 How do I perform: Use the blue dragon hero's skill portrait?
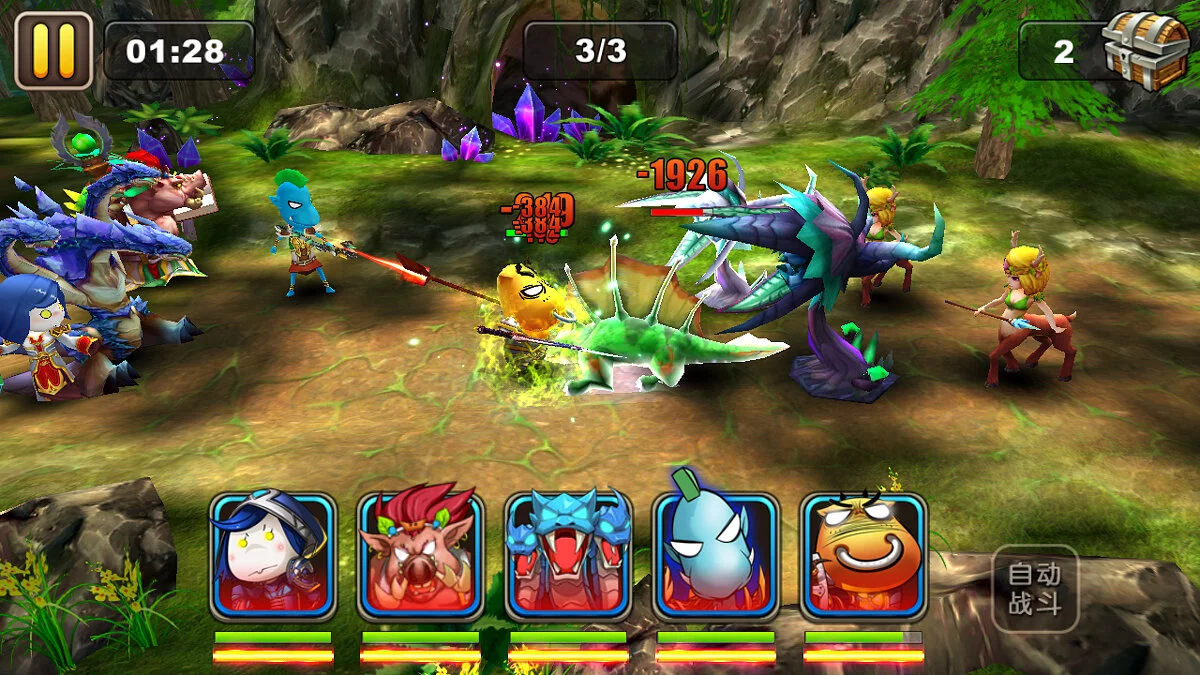coord(568,556)
